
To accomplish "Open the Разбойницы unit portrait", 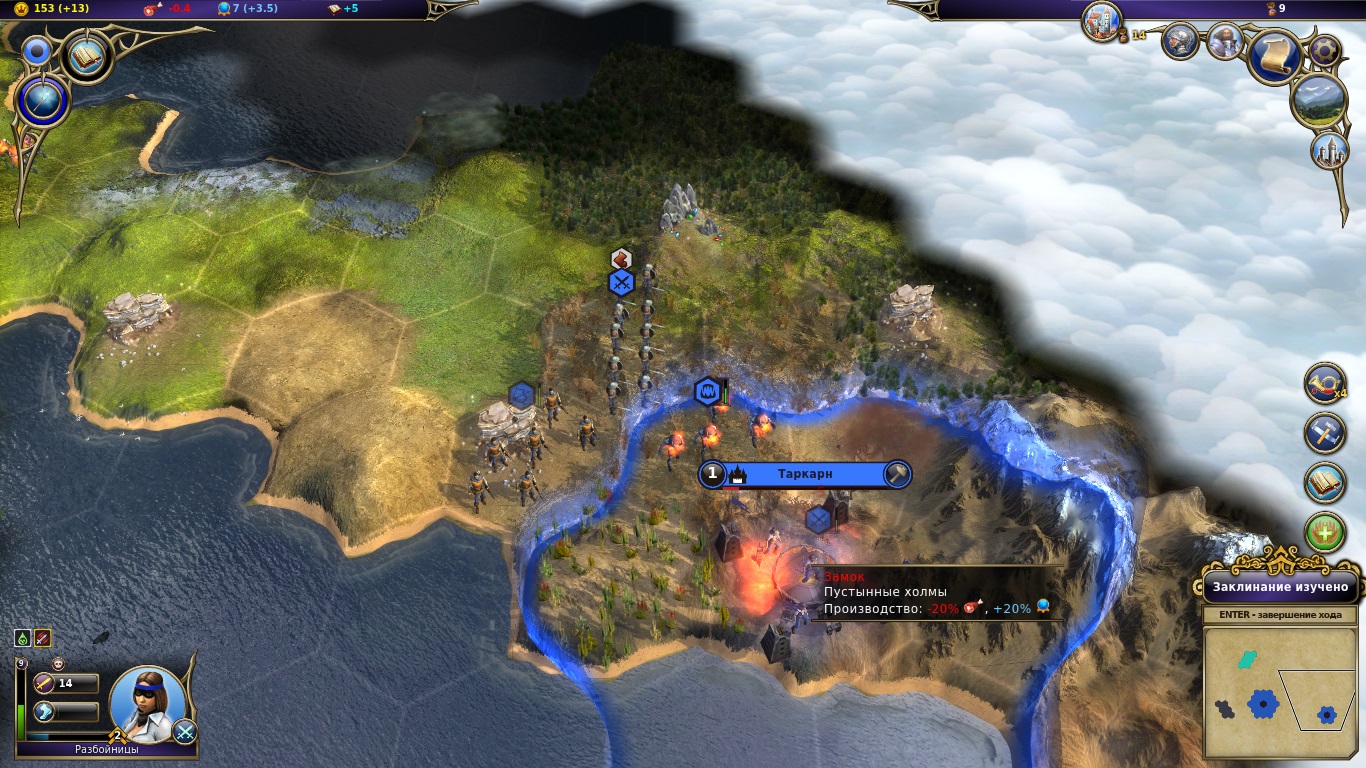I will (147, 702).
